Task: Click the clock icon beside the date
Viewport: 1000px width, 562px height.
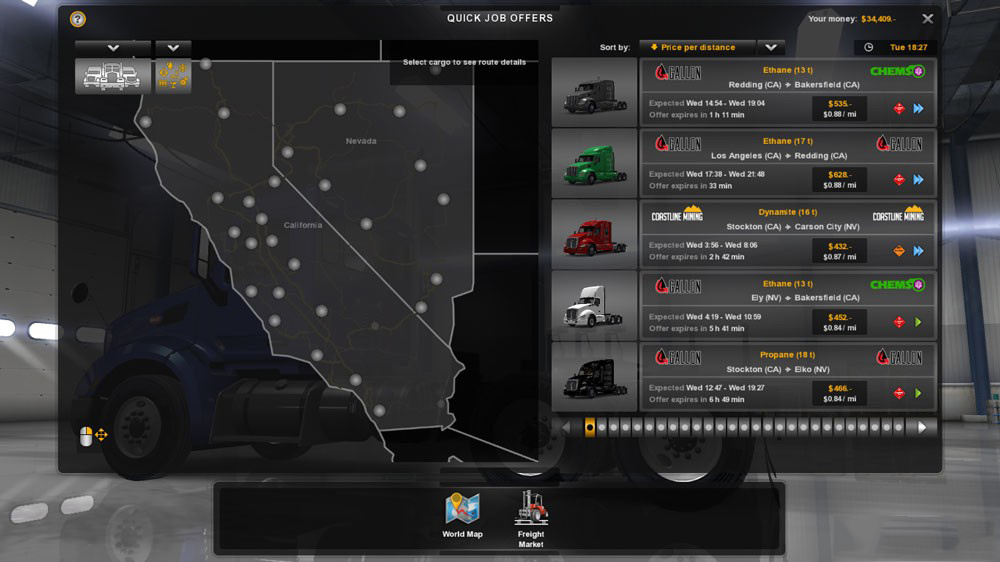Action: coord(868,47)
